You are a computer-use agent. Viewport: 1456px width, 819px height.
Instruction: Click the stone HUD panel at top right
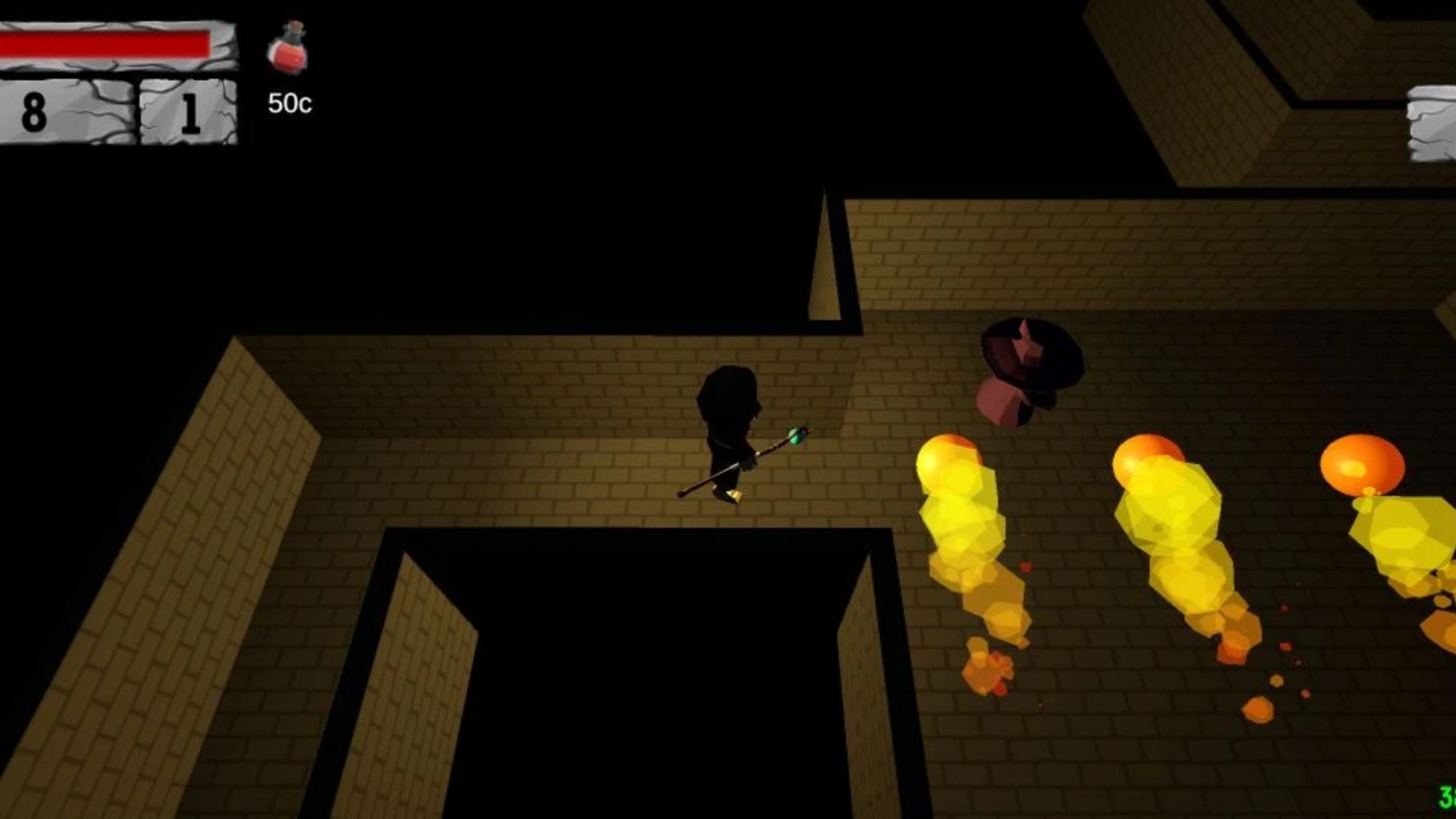pyautogui.click(x=1432, y=121)
